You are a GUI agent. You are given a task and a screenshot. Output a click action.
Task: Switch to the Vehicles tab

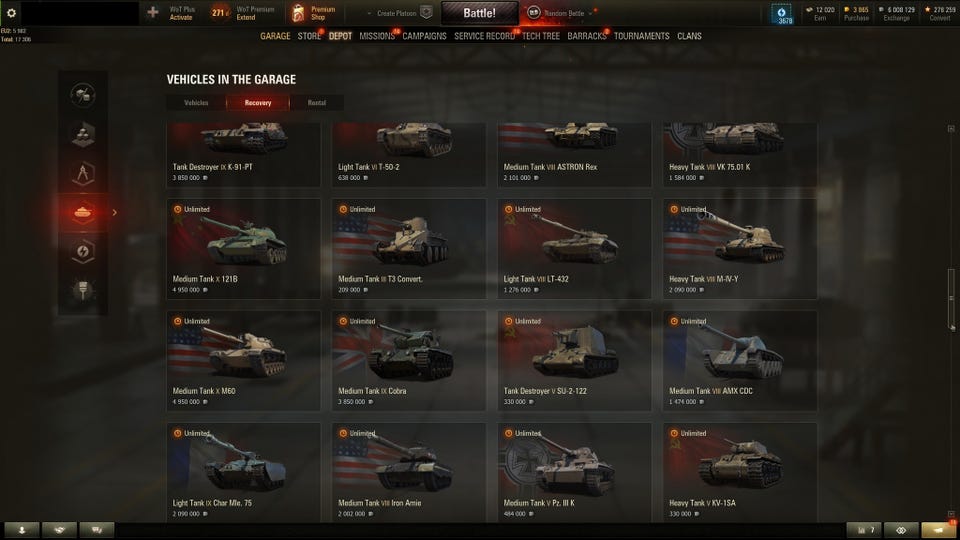click(x=196, y=102)
